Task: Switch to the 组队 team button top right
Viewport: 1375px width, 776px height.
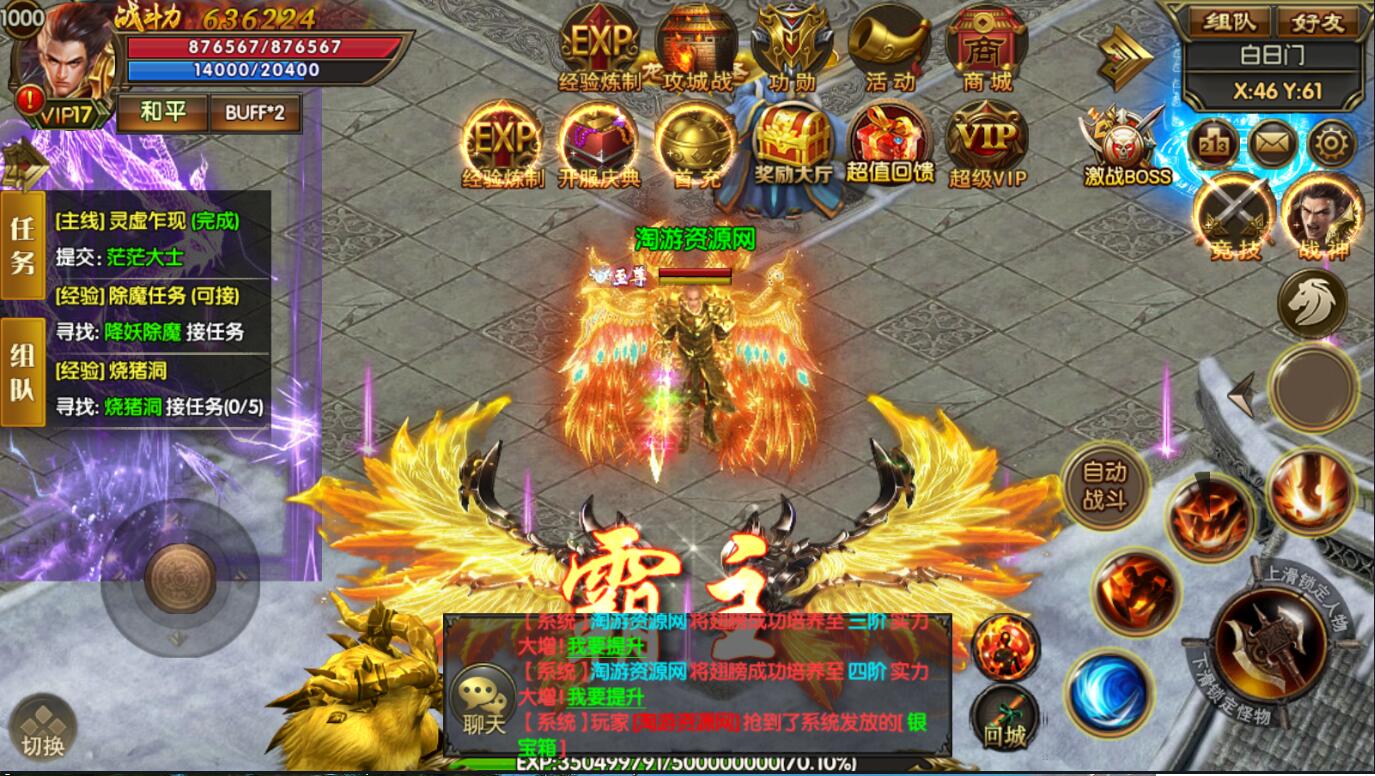Action: pos(1229,21)
